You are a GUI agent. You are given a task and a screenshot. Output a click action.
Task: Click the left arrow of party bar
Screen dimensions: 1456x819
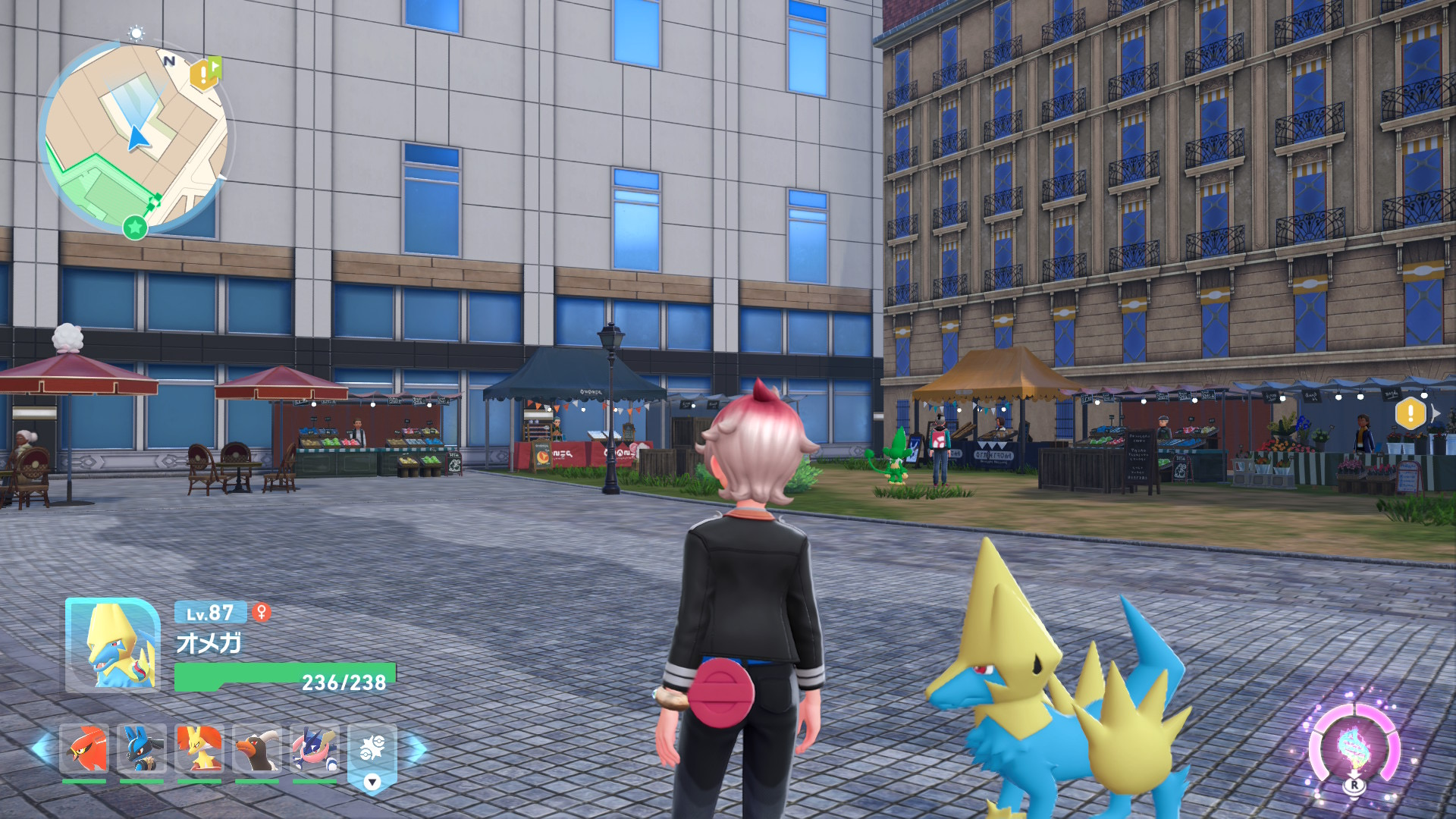[x=42, y=748]
